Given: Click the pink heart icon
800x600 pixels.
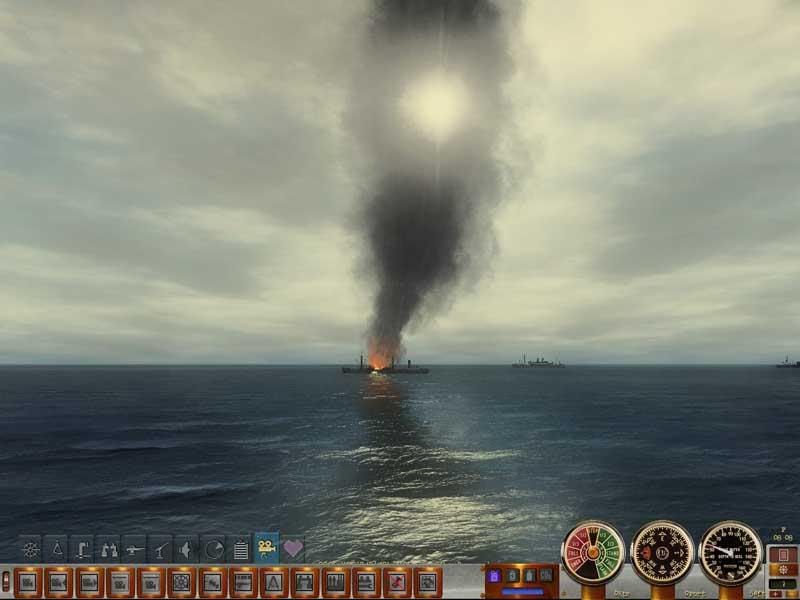Looking at the screenshot, I should click(x=293, y=549).
